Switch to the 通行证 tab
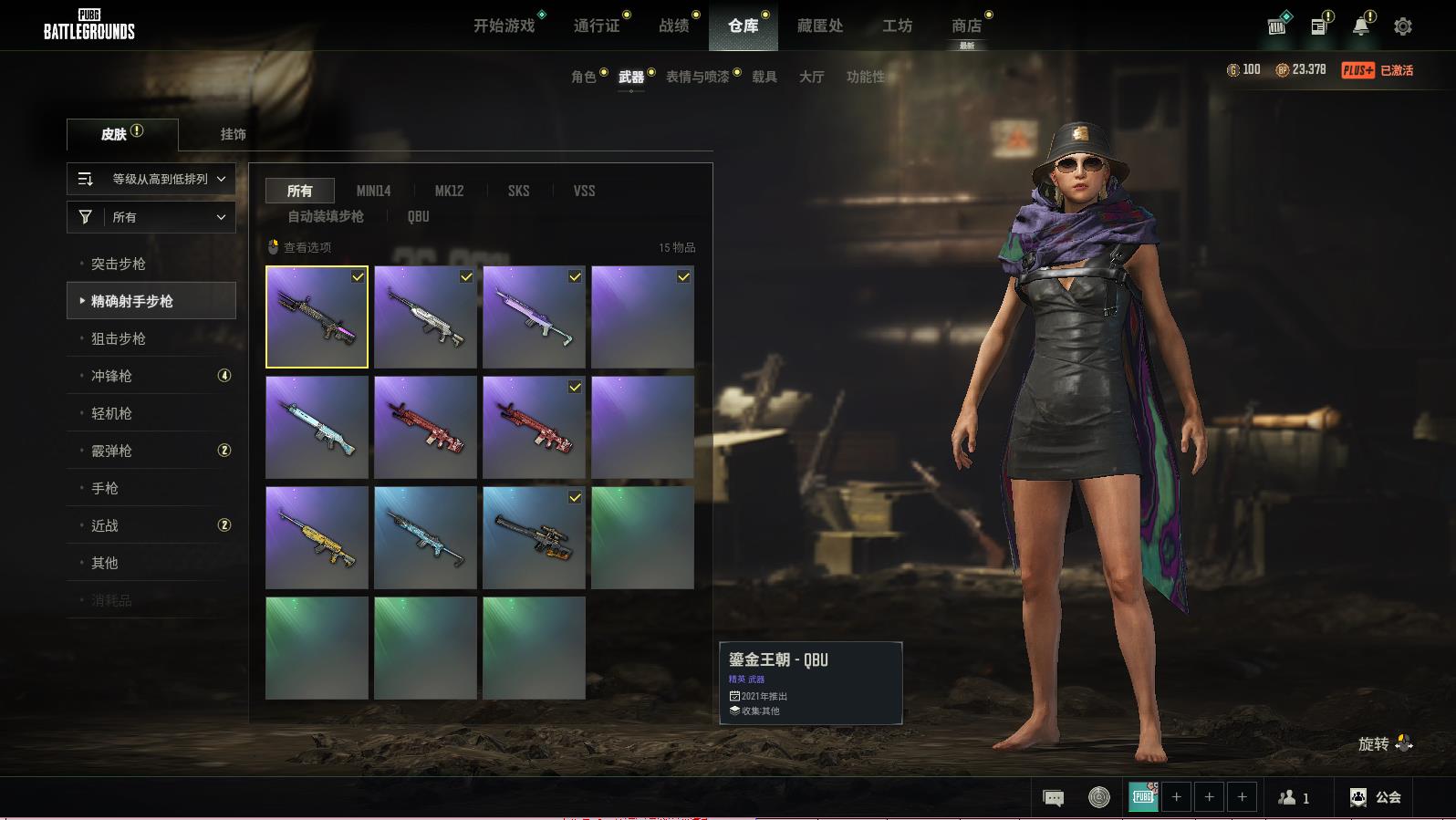The image size is (1456, 820). (x=597, y=26)
